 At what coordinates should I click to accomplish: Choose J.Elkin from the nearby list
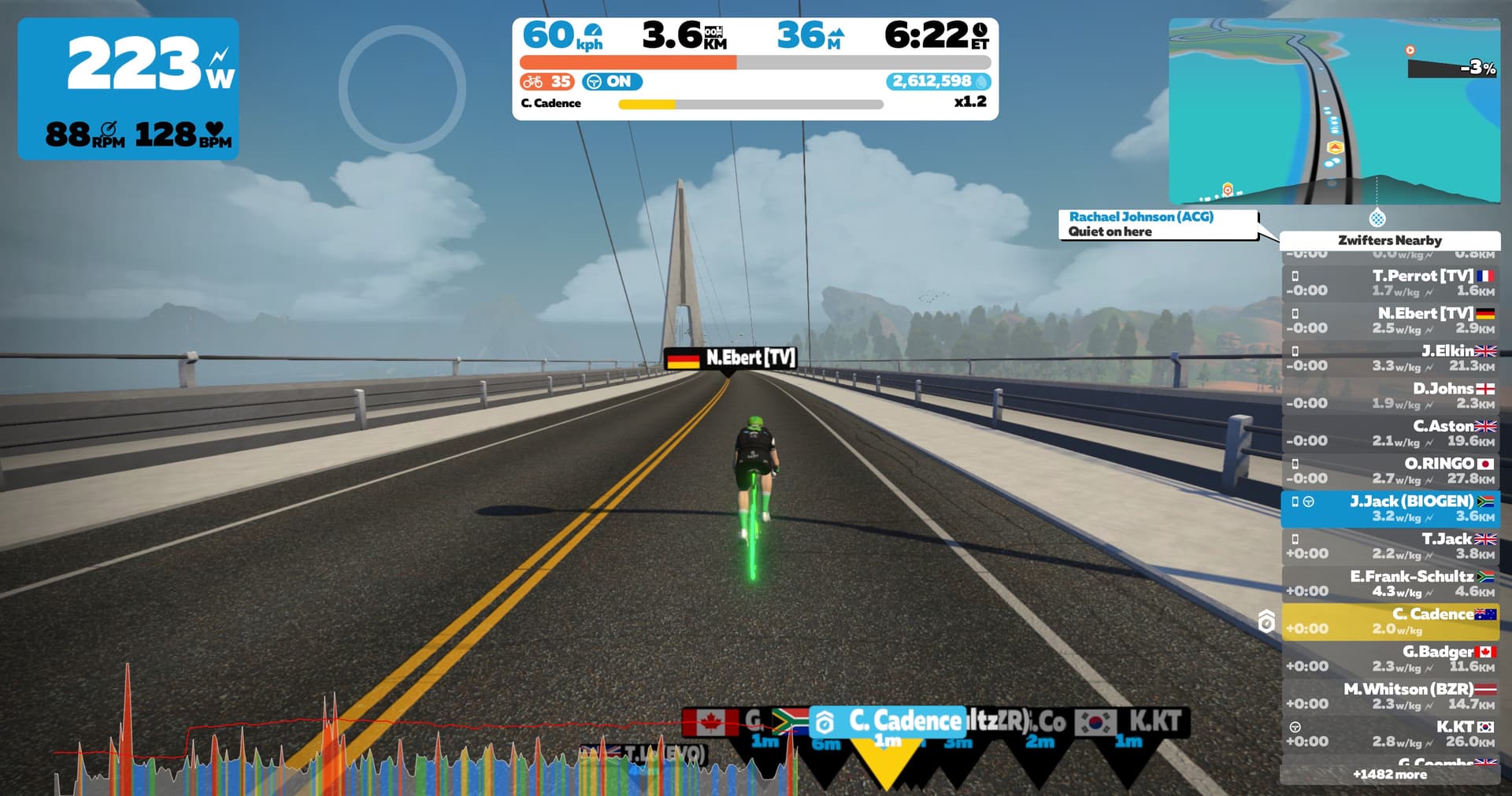coord(1390,358)
